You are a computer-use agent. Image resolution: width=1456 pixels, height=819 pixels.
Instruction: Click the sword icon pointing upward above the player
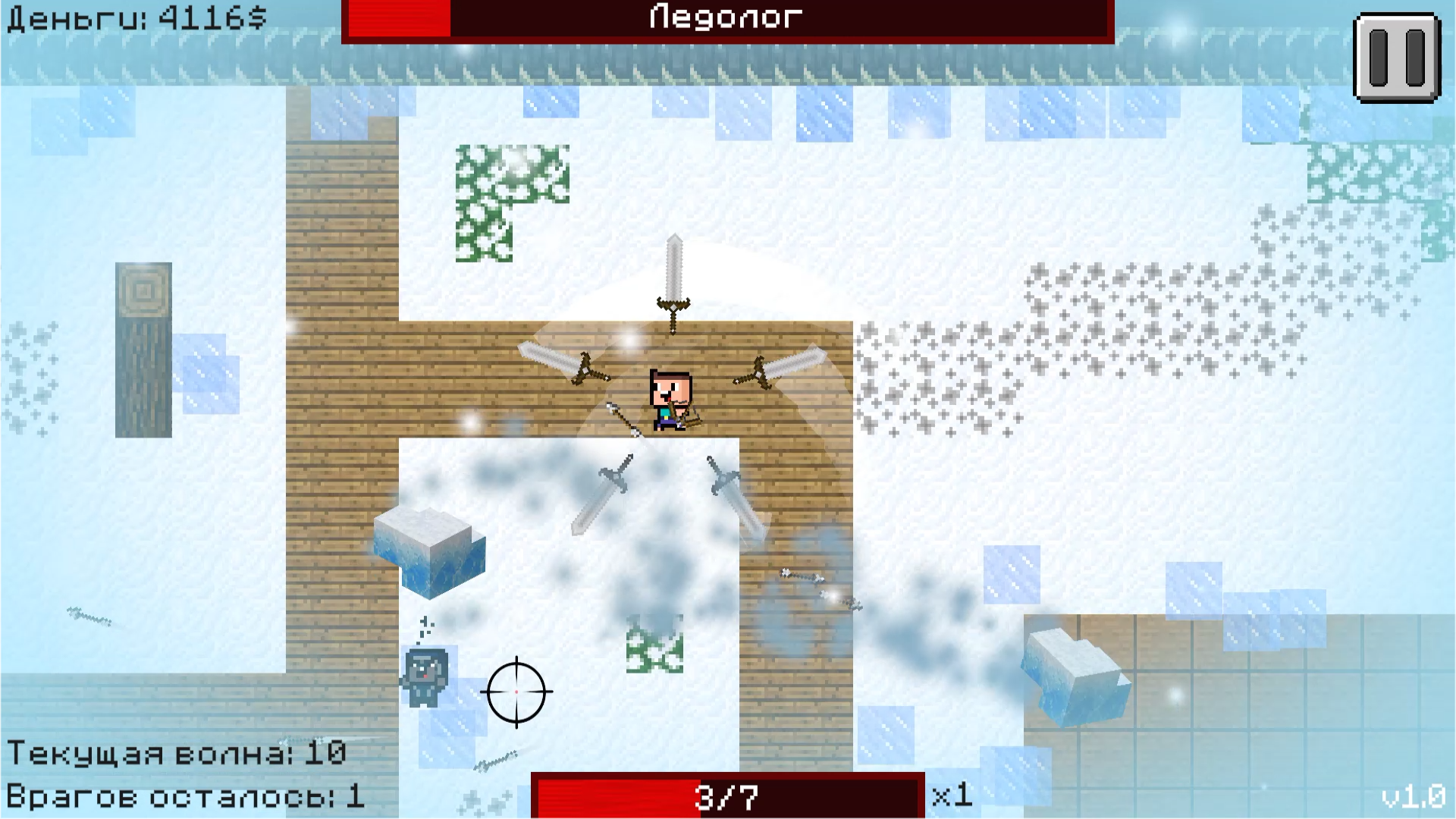pyautogui.click(x=672, y=284)
